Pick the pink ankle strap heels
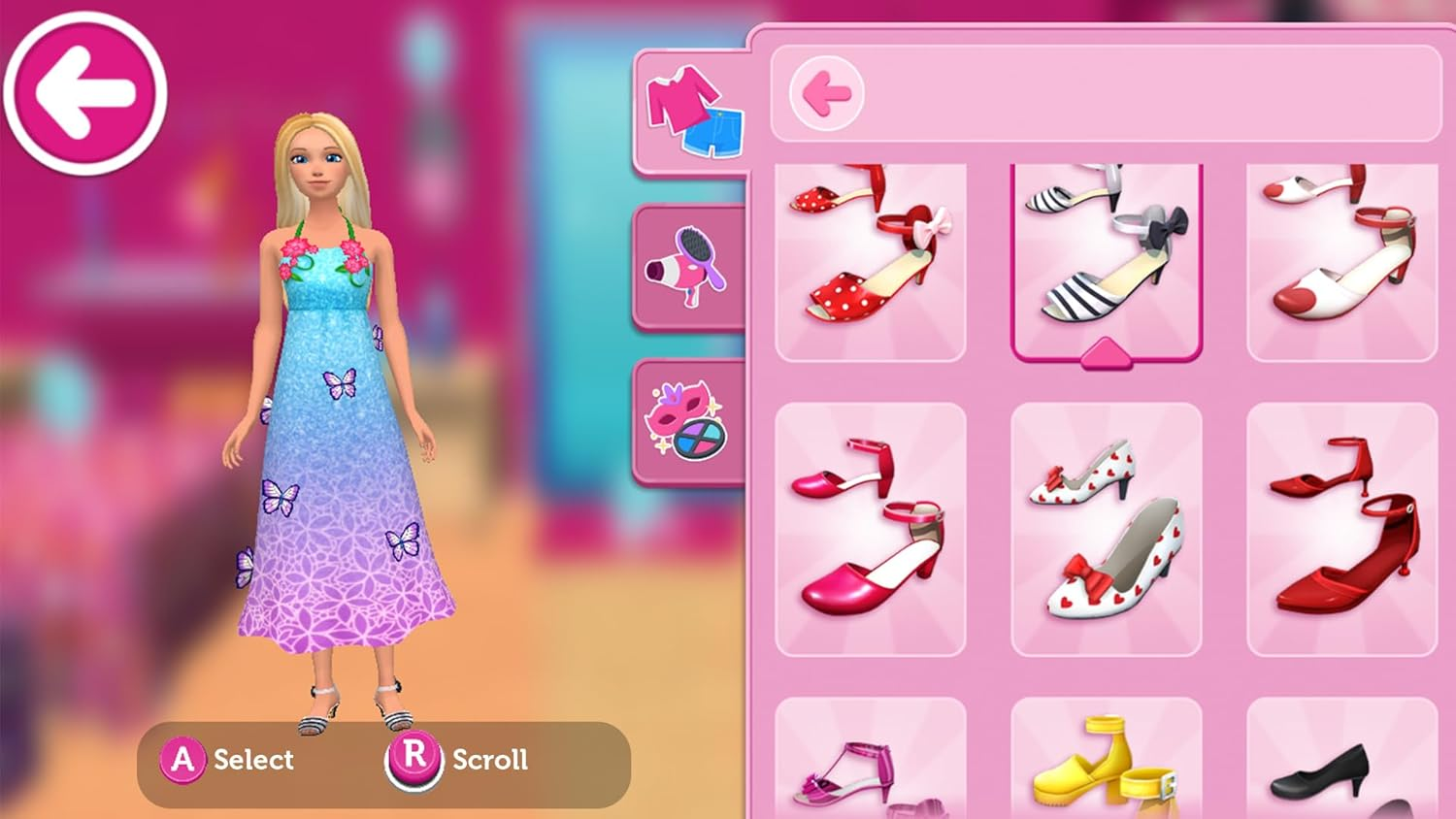 (869, 529)
